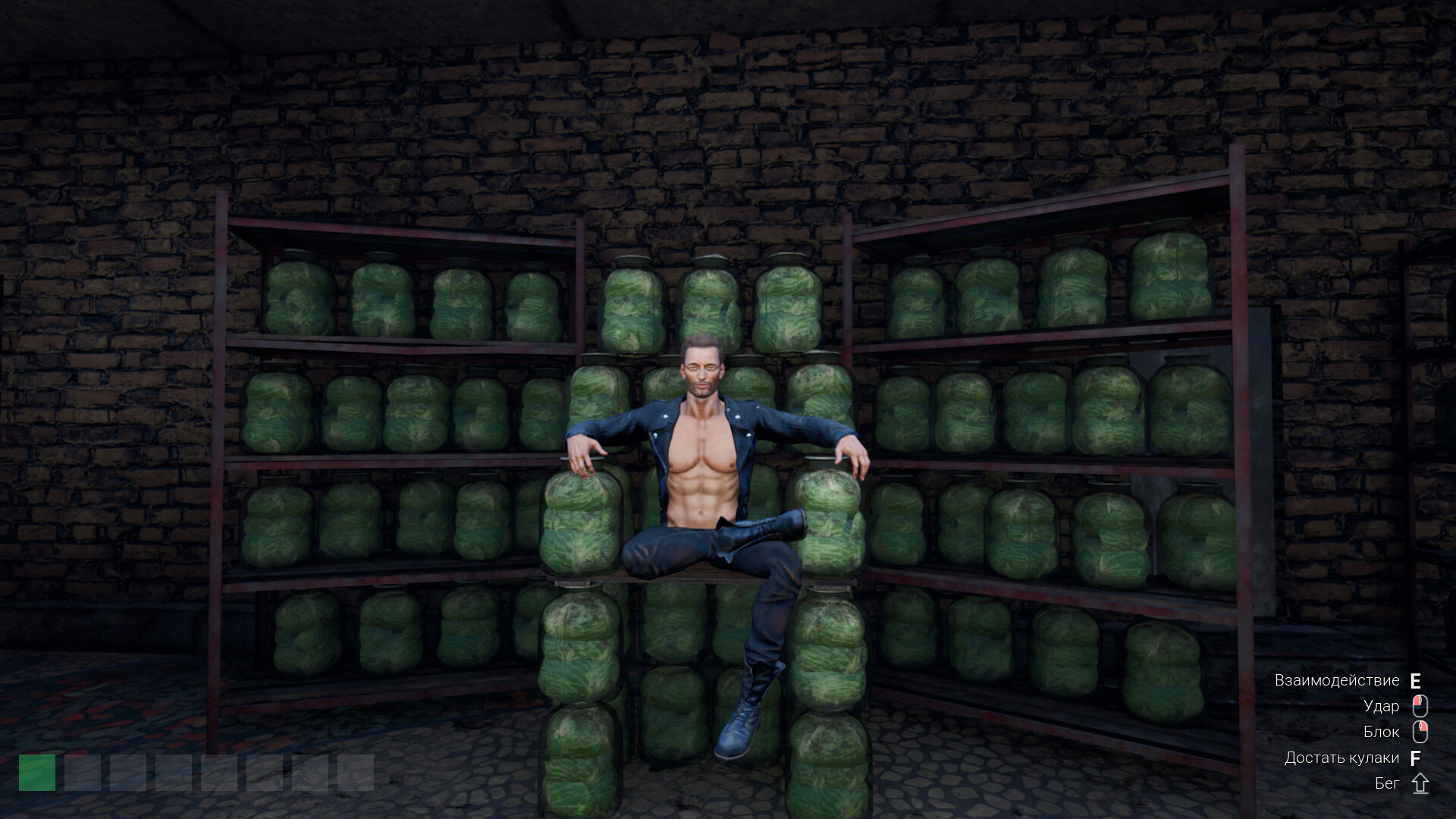The width and height of the screenshot is (1456, 819).
Task: Select the green item in the first hotbar slot
Action: pos(36,773)
